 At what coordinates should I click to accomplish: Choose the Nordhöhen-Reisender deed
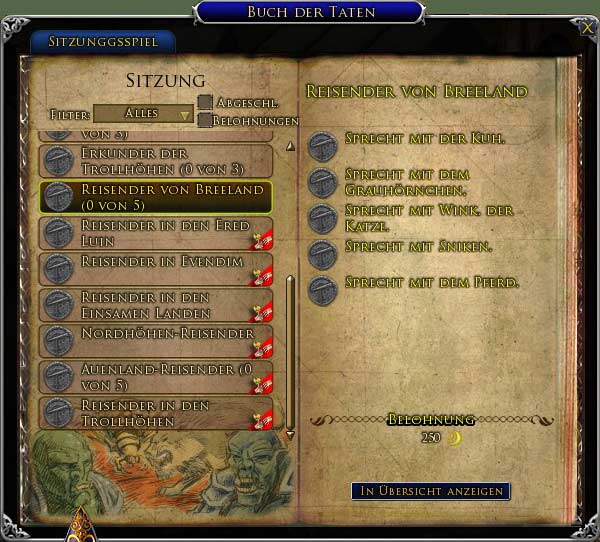(155, 339)
